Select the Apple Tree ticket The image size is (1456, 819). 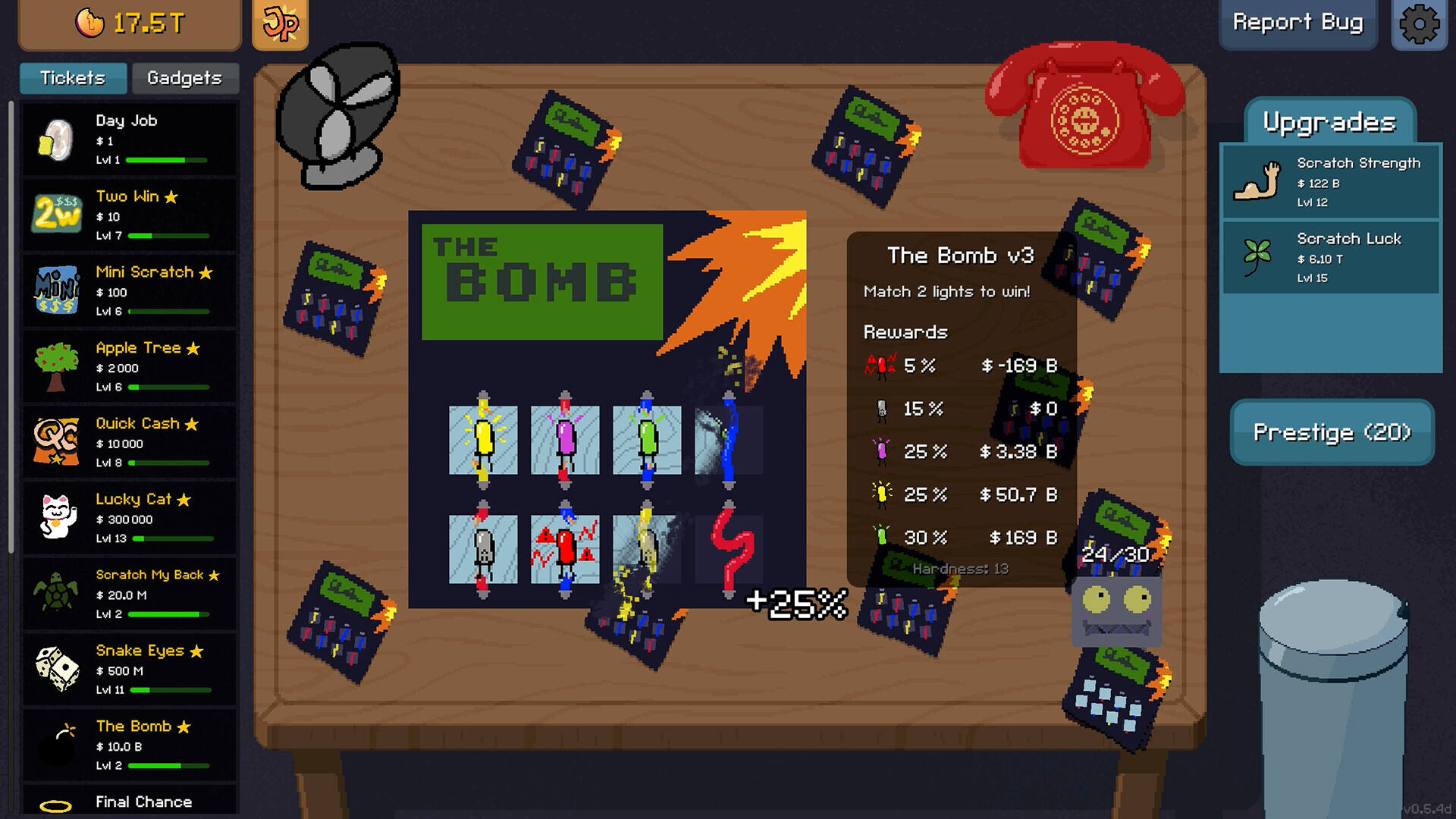point(129,367)
